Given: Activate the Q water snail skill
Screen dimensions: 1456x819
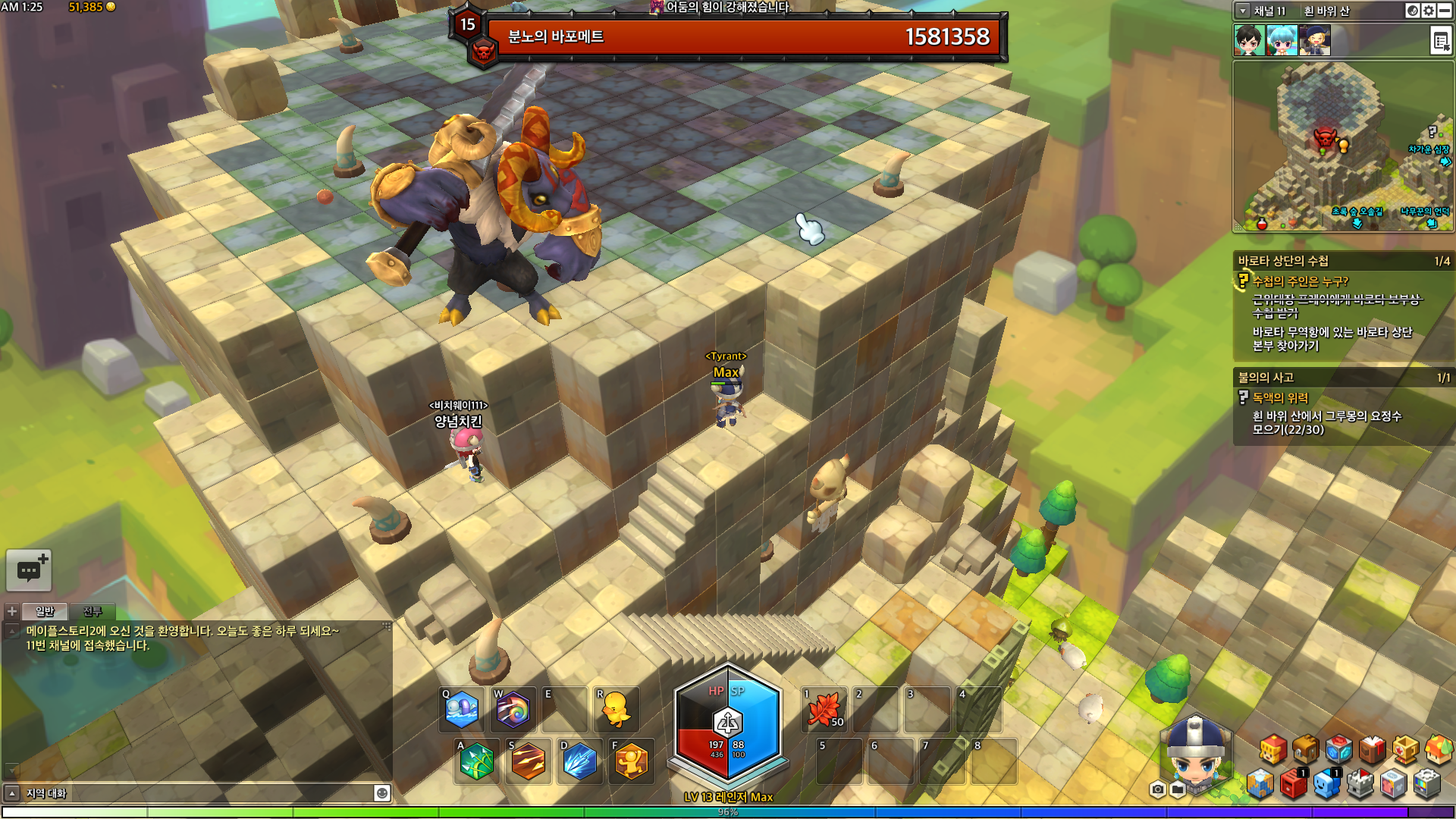Looking at the screenshot, I should [x=462, y=711].
